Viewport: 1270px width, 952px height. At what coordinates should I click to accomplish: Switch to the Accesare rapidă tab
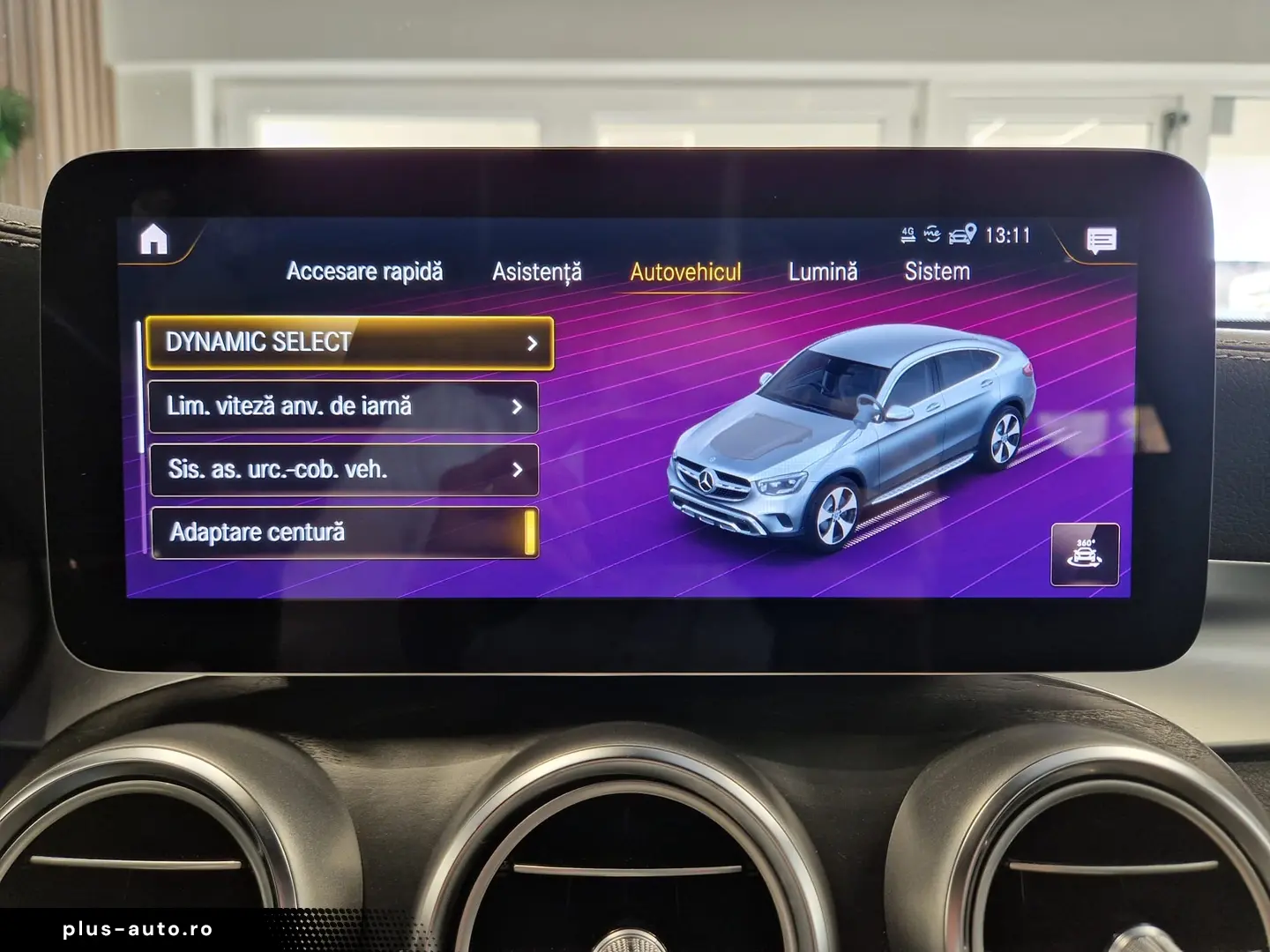tap(364, 271)
